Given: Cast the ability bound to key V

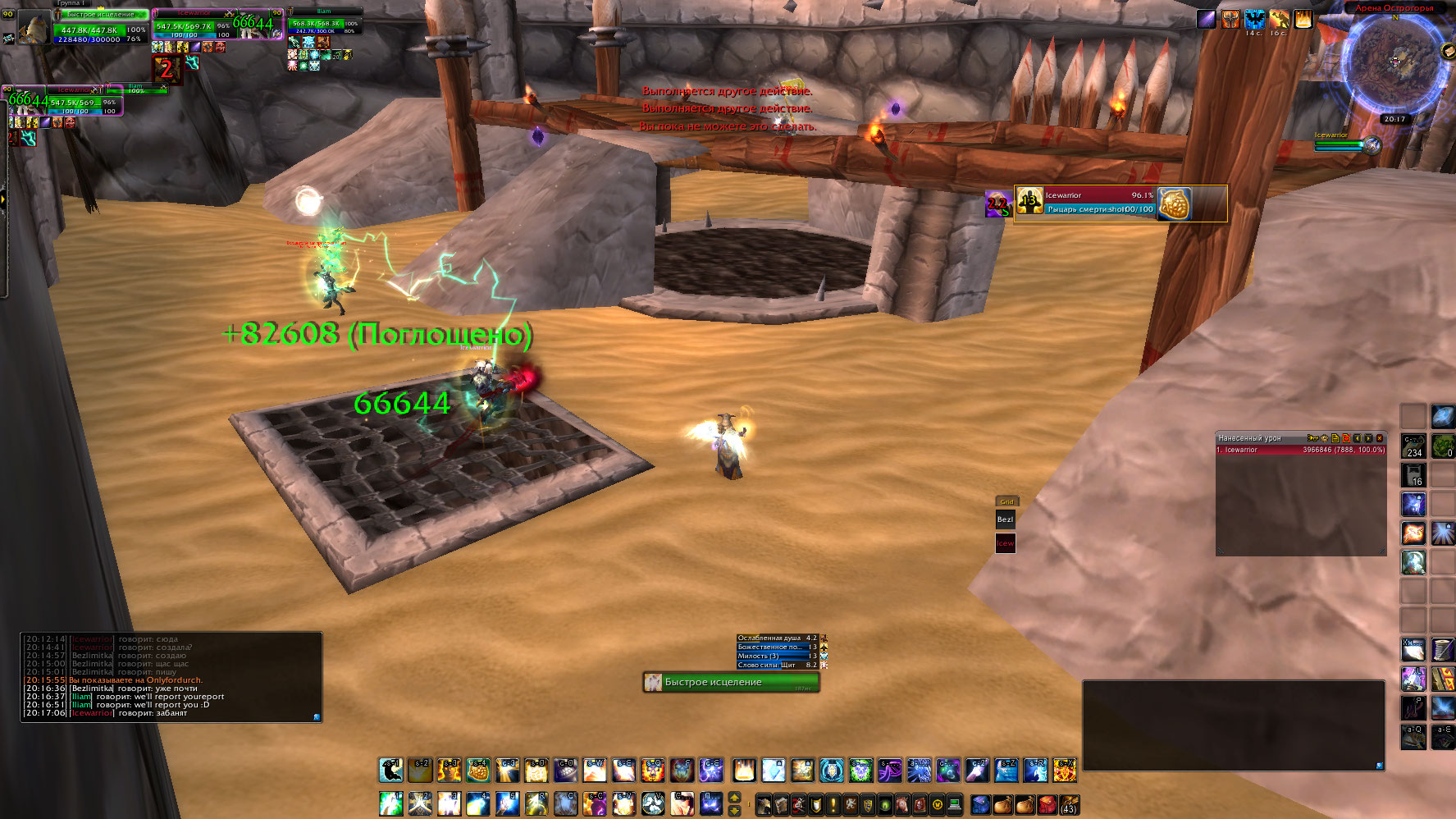Looking at the screenshot, I should 652,803.
